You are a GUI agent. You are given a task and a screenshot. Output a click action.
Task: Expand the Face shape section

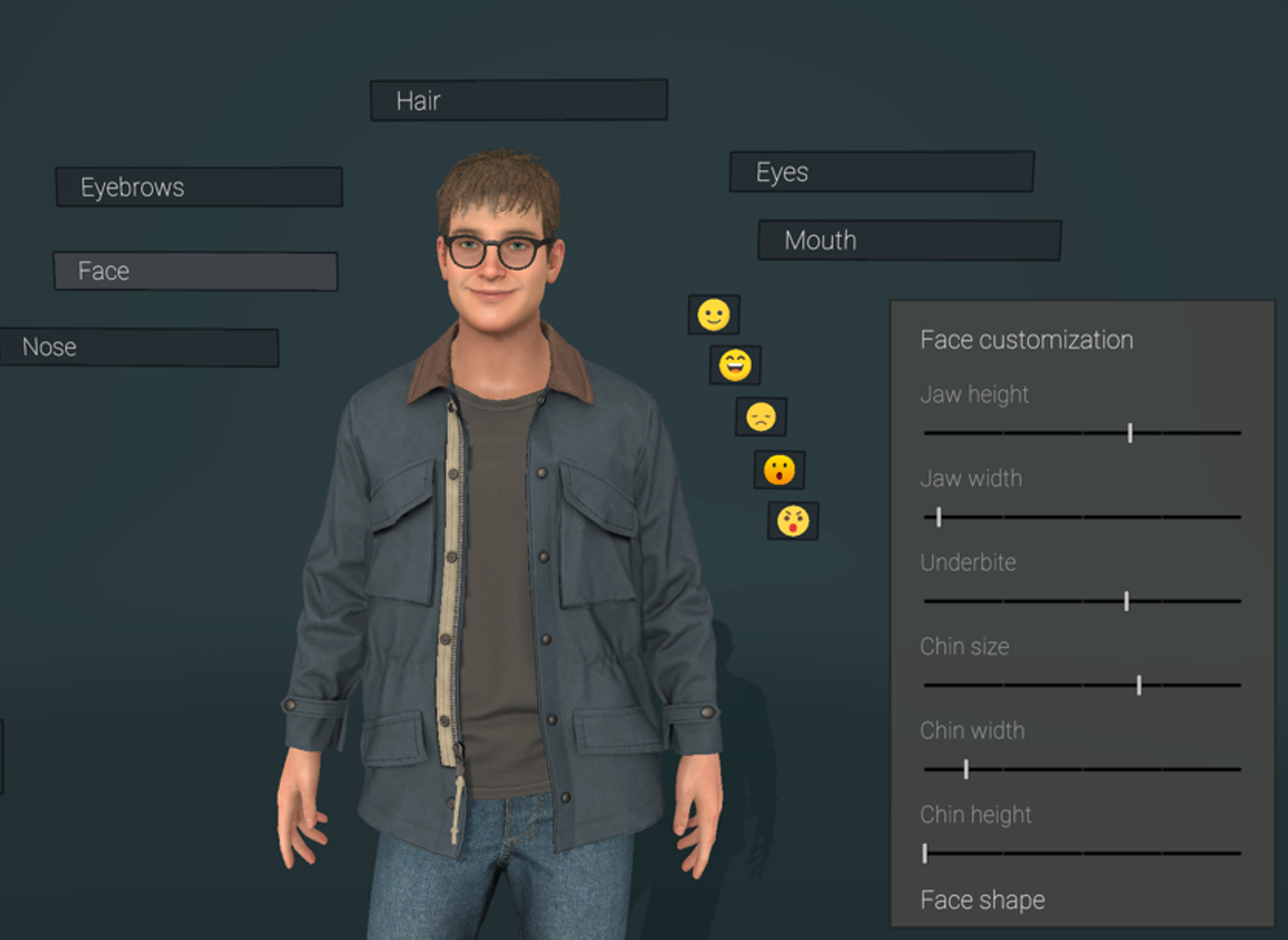(982, 899)
